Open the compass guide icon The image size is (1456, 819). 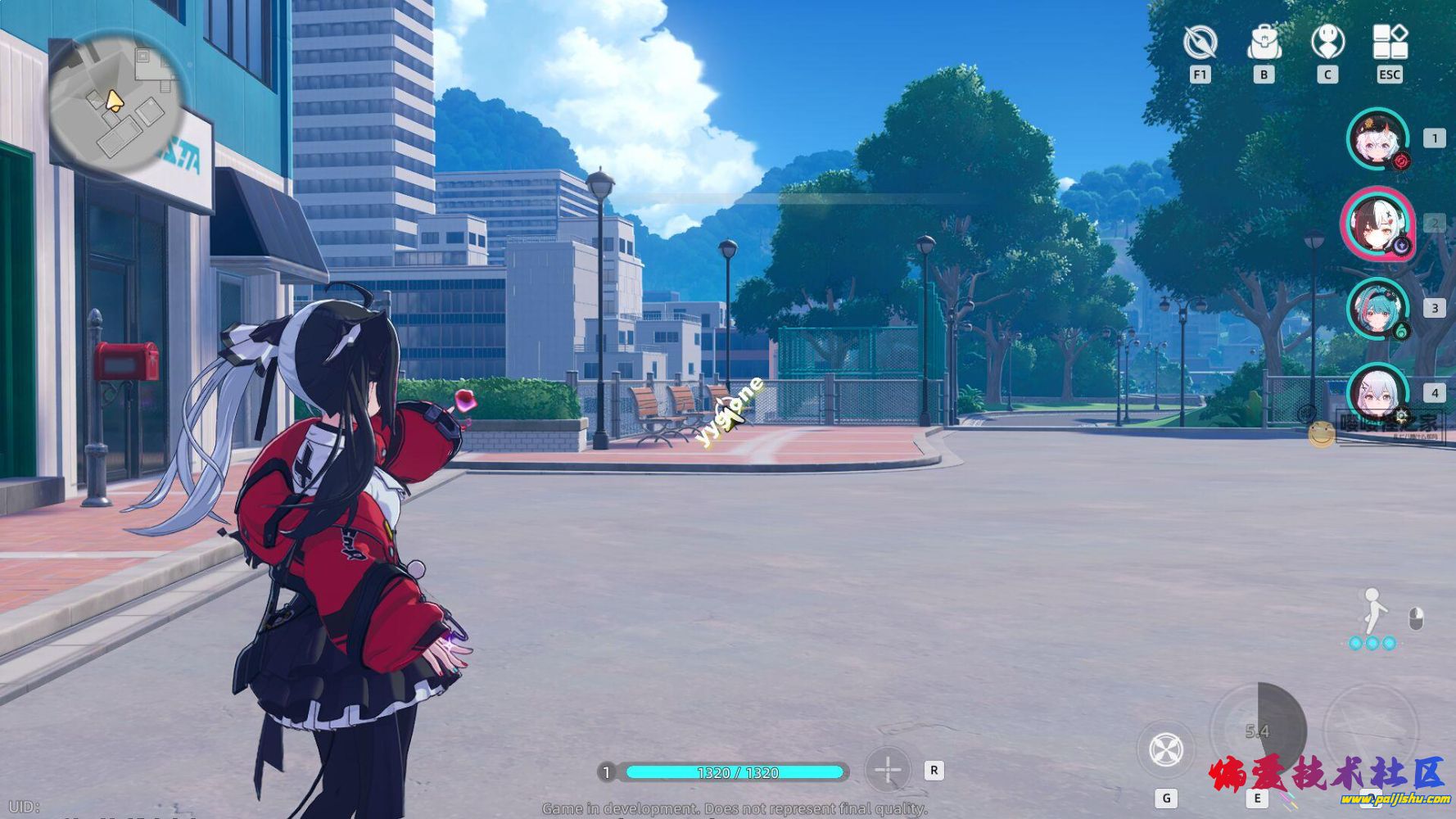(1200, 43)
